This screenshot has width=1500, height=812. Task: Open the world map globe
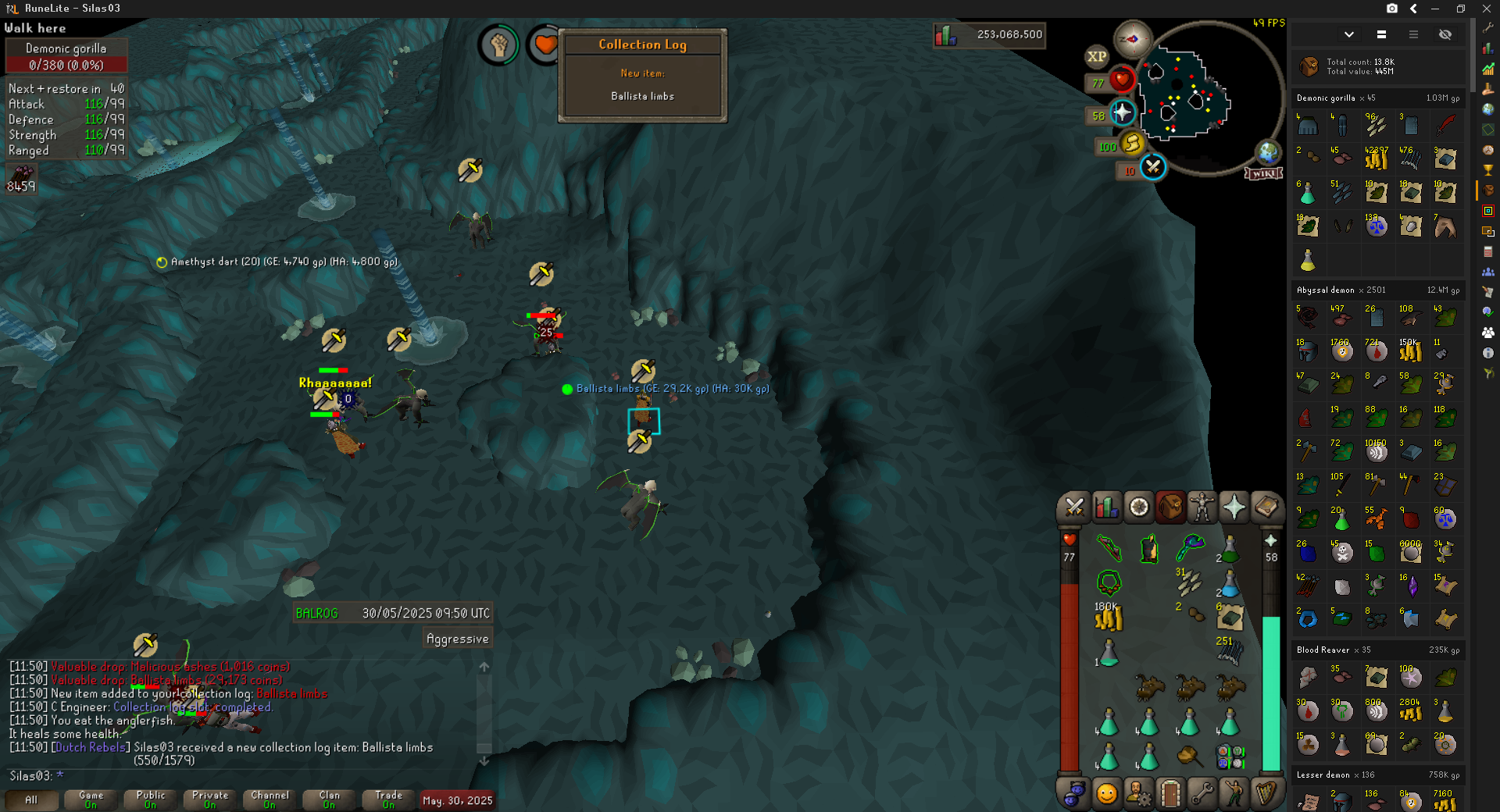point(1267,151)
